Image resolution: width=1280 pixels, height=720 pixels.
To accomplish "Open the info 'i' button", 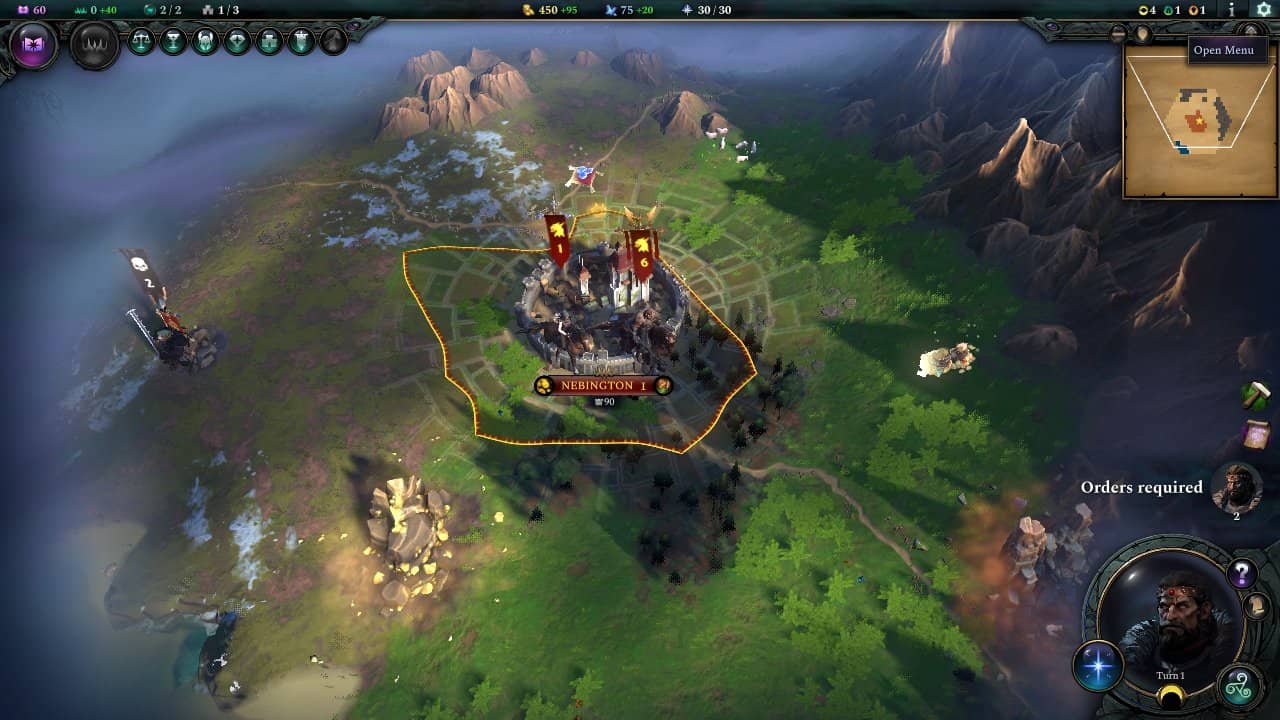I will (1232, 9).
